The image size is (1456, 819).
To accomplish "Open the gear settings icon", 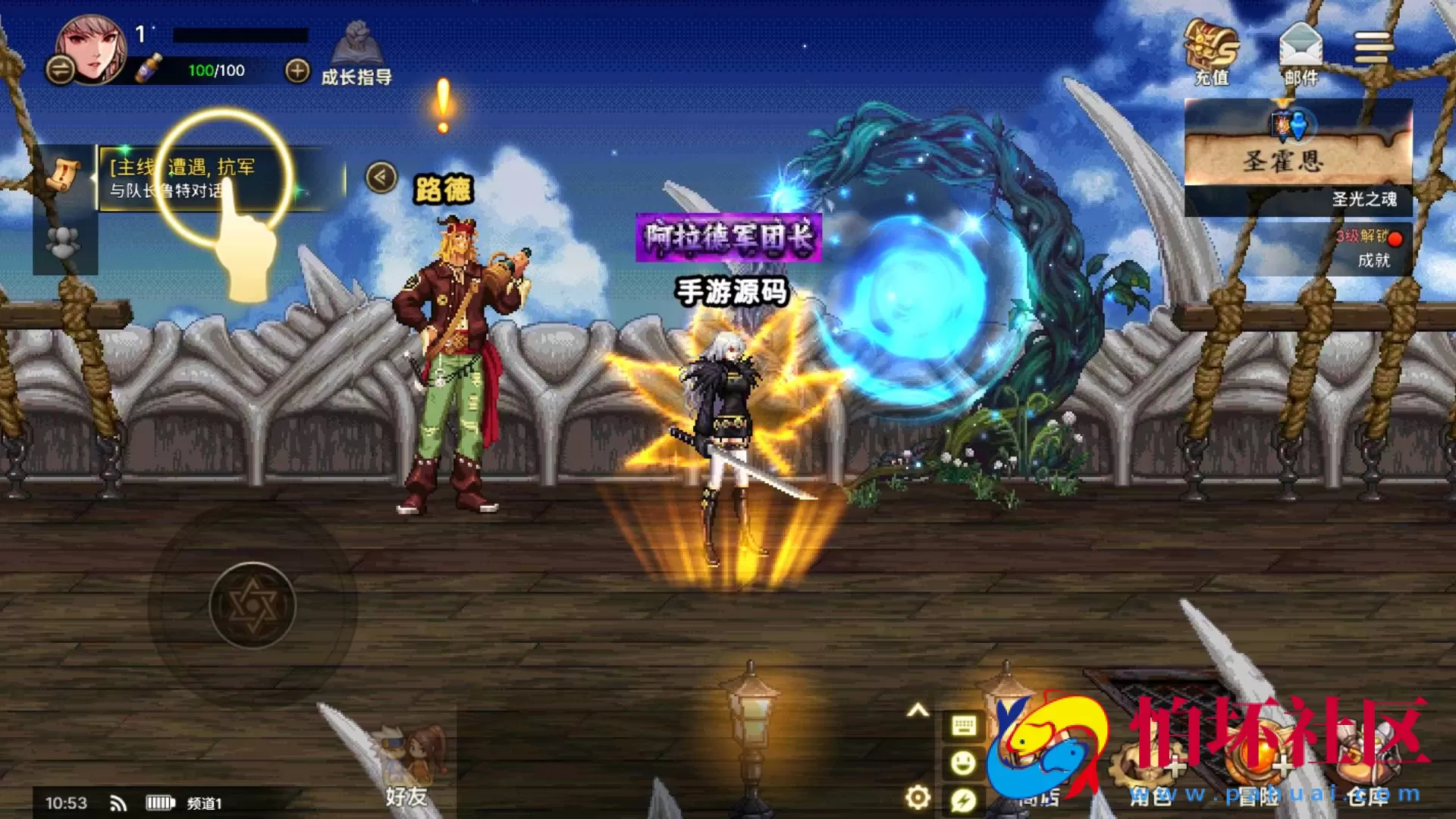I will tap(918, 797).
